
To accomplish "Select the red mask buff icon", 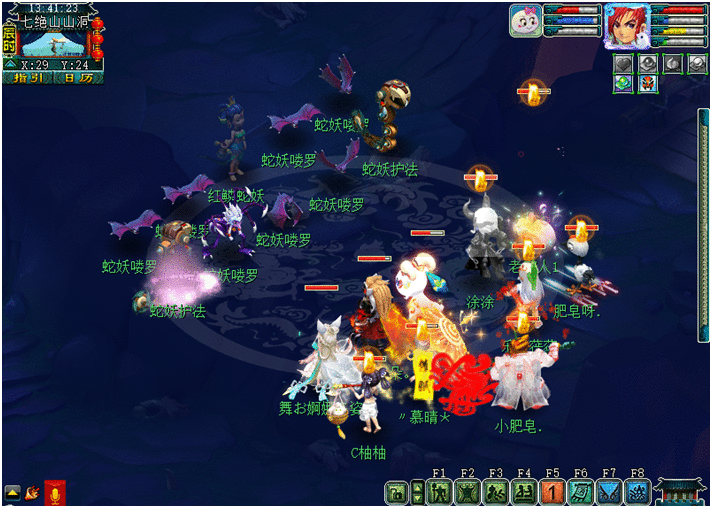I will (x=647, y=84).
